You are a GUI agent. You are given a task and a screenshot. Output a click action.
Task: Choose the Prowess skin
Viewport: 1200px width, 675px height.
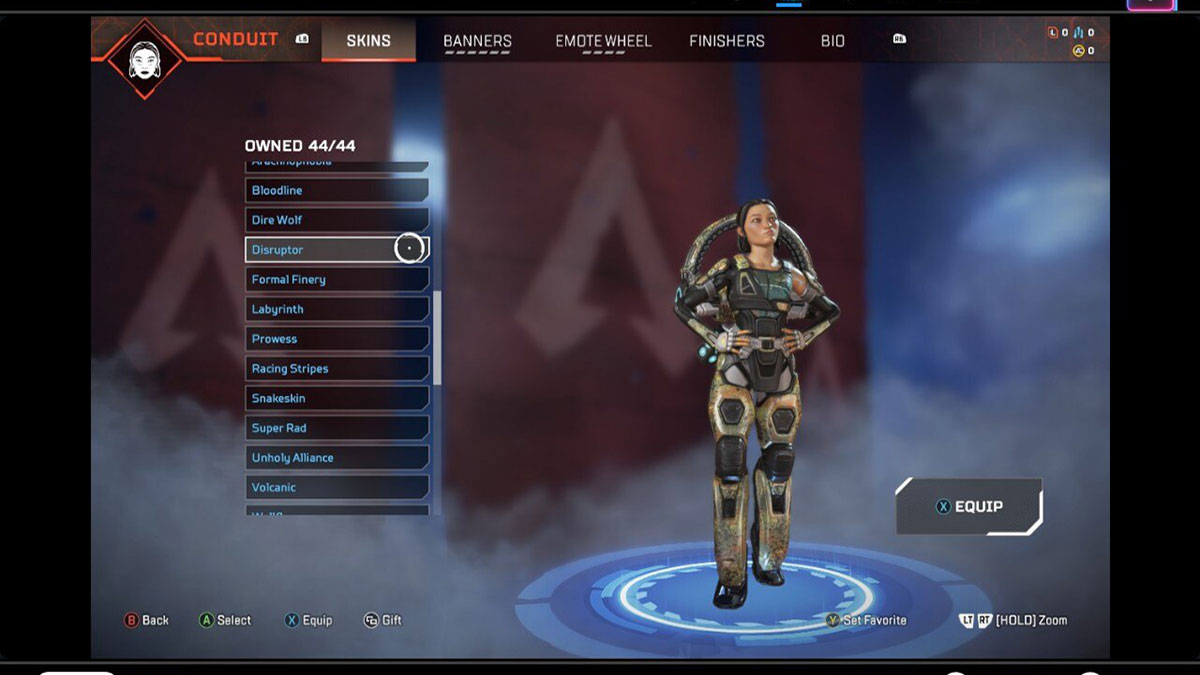coord(336,339)
